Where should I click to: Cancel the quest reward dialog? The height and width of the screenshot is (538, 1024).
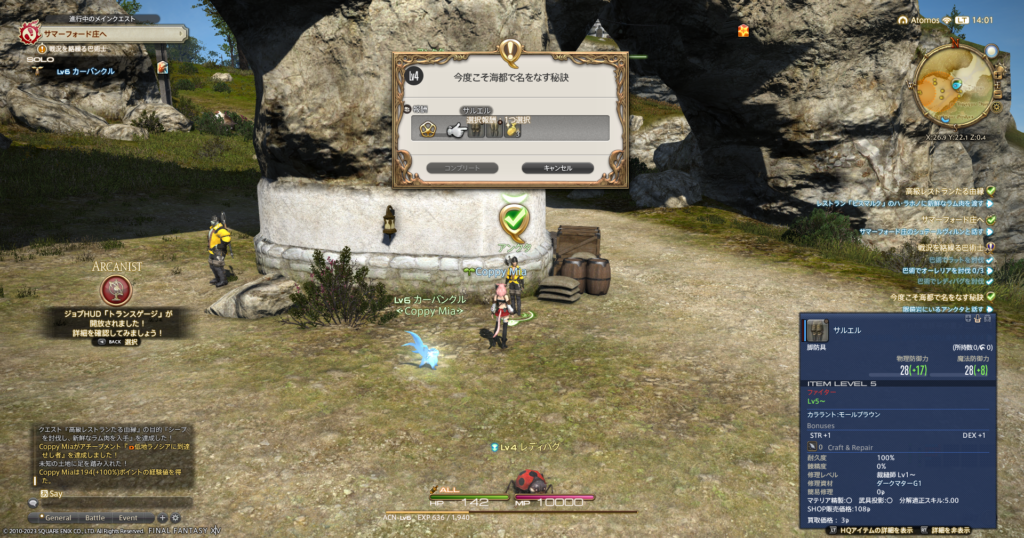click(557, 168)
